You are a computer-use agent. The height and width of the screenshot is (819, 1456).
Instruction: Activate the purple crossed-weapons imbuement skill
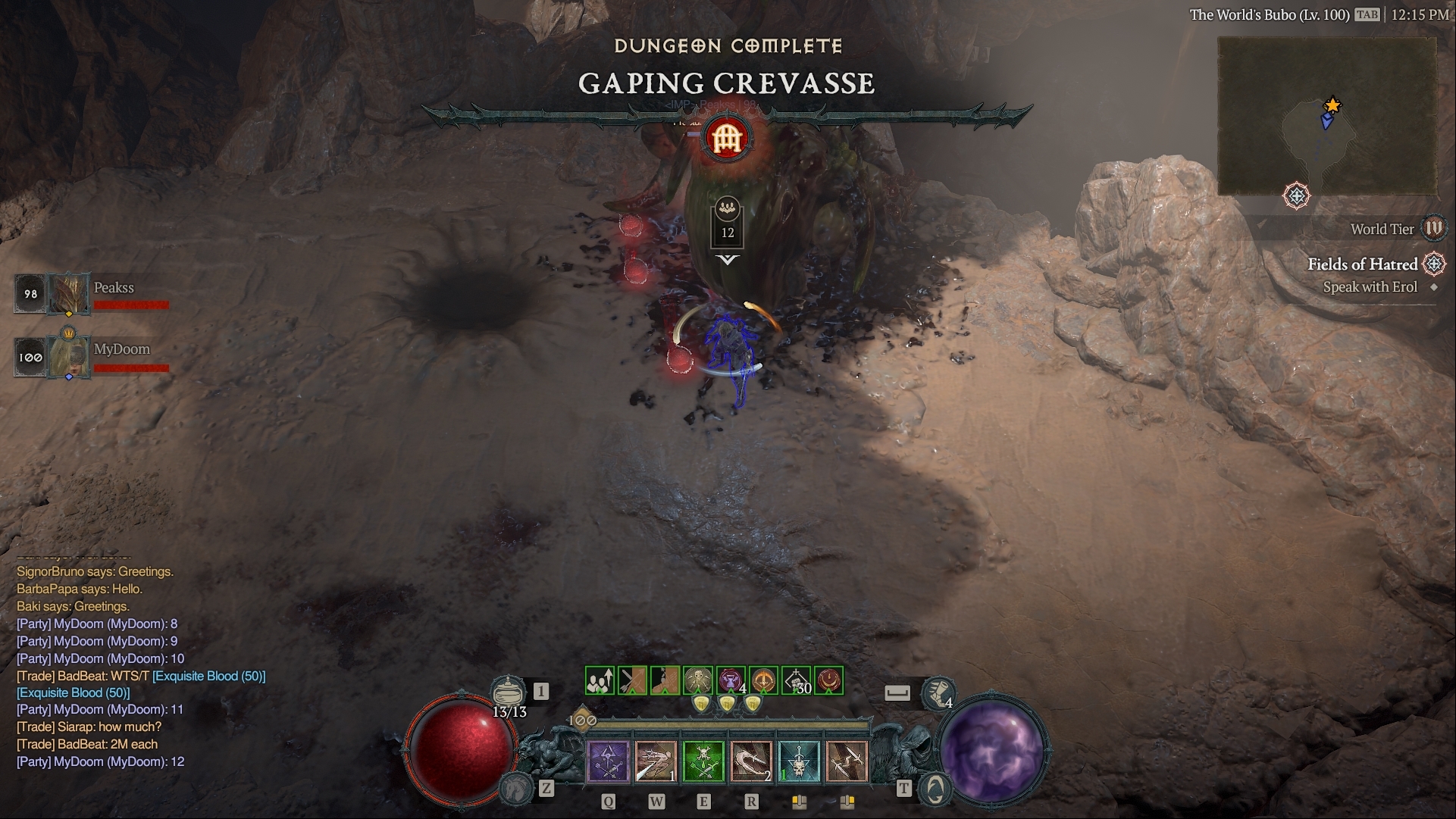[x=609, y=761]
